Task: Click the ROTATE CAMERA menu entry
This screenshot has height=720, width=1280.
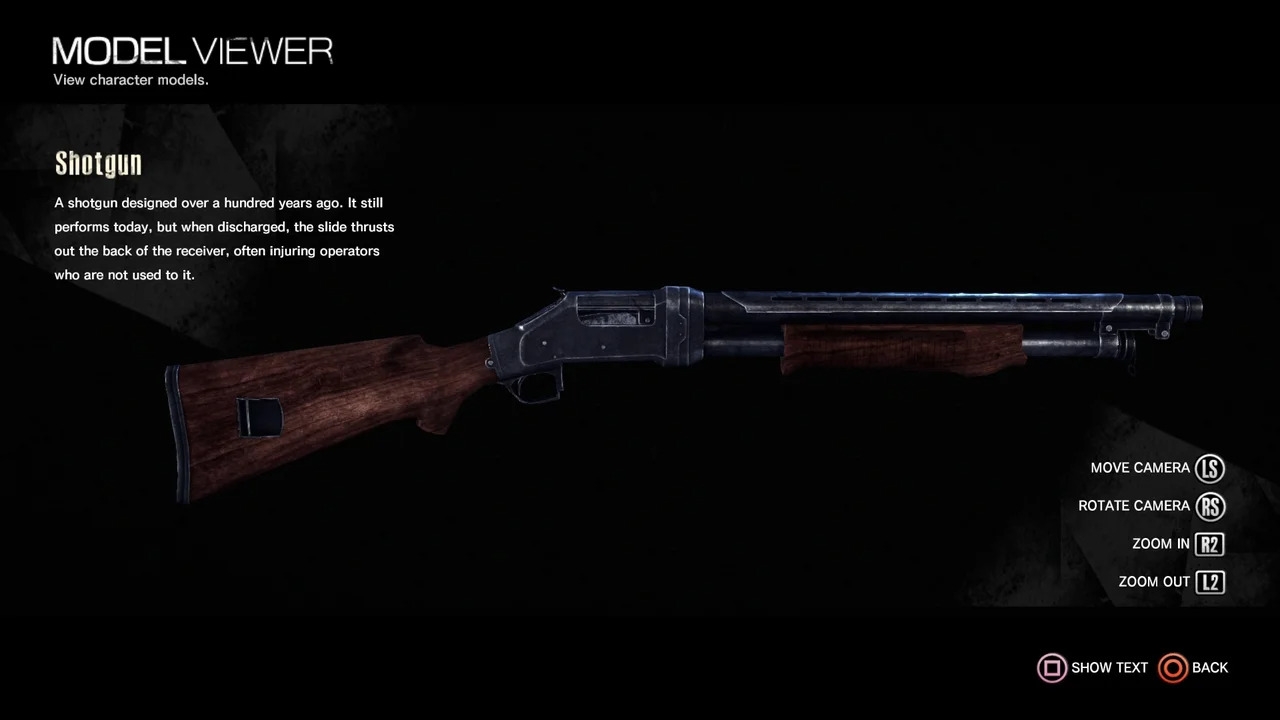Action: (1133, 506)
